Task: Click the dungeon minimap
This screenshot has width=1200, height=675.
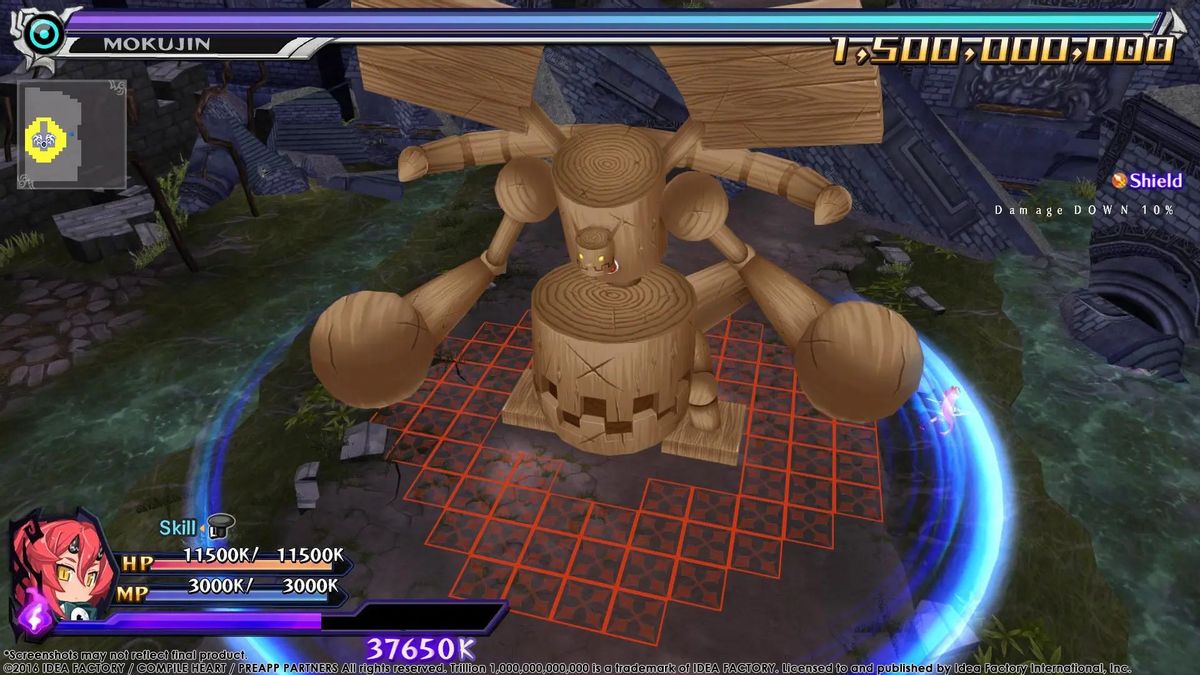Action: click(x=72, y=135)
